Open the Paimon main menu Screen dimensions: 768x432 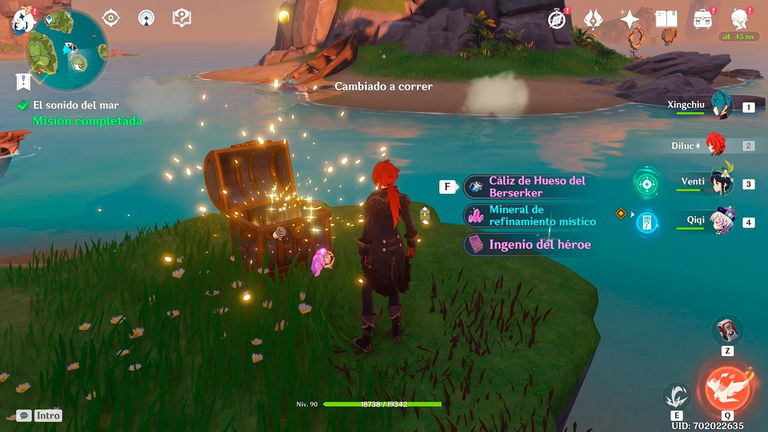(x=22, y=18)
